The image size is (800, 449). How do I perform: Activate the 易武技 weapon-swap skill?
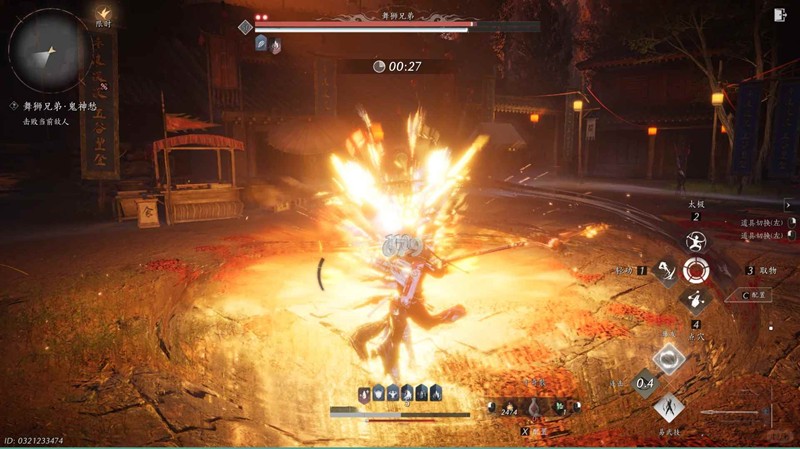pyautogui.click(x=669, y=406)
